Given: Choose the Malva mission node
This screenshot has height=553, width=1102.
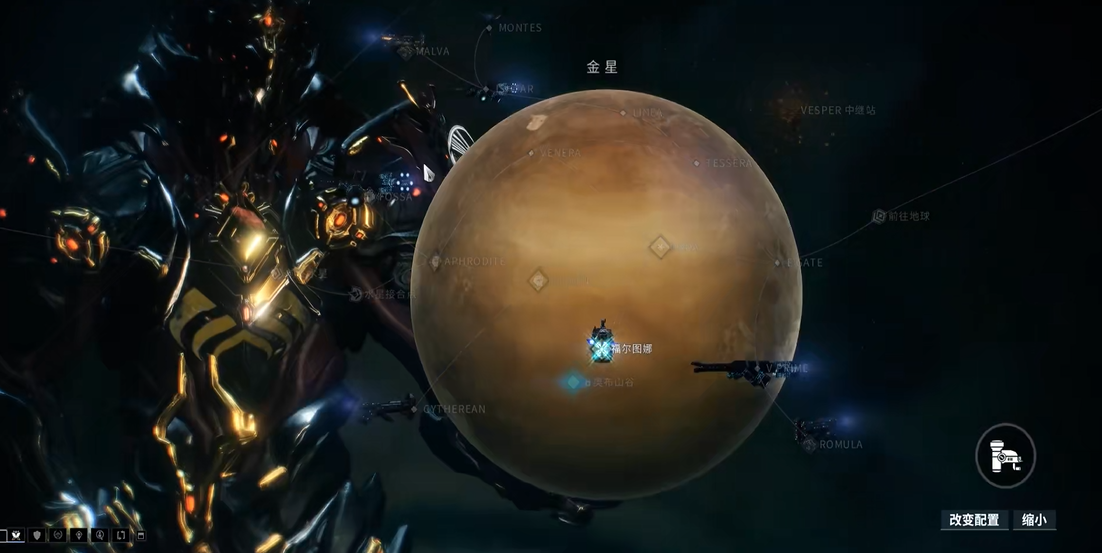Looking at the screenshot, I should 408,51.
